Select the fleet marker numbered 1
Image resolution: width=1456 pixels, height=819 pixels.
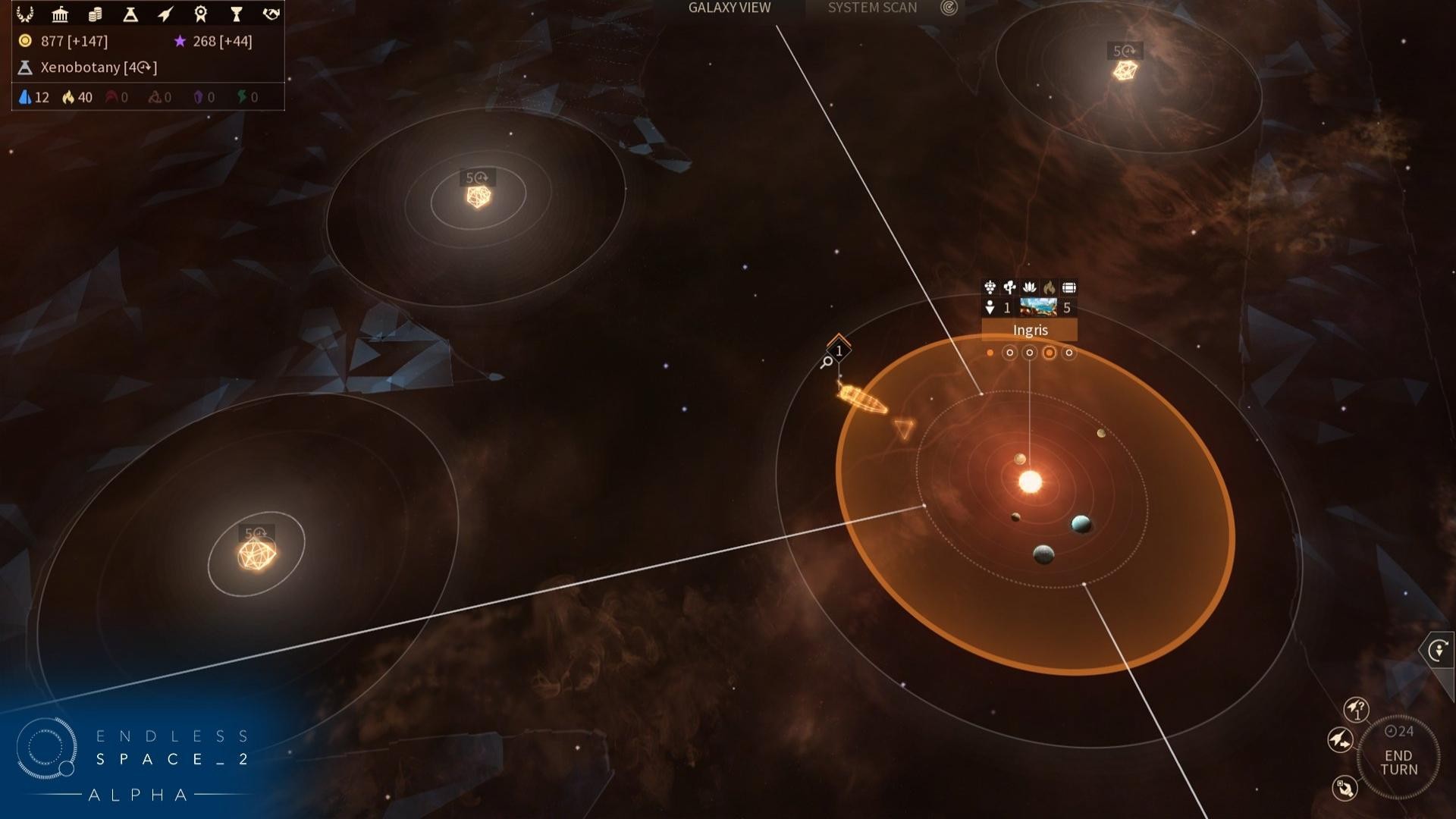tap(838, 350)
